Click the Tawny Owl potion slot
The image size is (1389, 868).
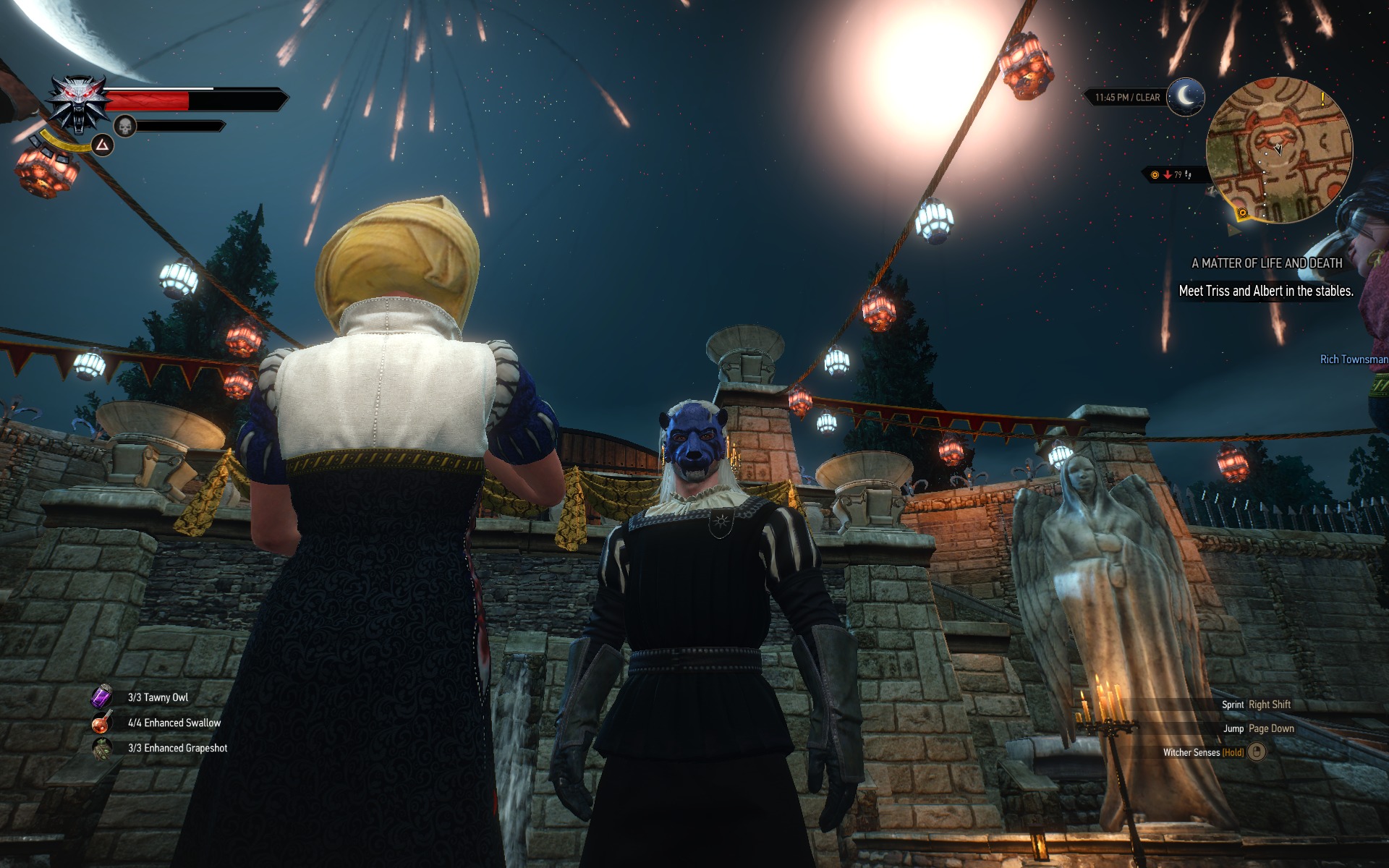tap(101, 697)
